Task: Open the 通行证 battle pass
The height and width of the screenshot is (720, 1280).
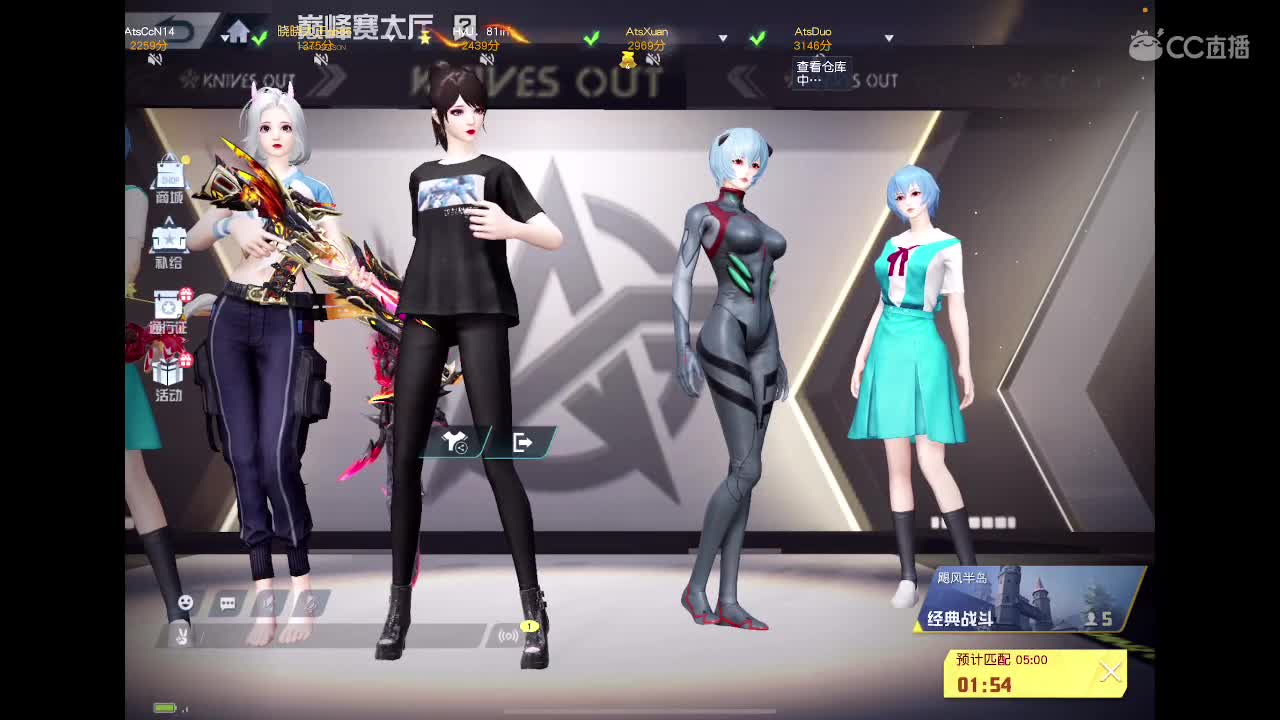Action: tap(168, 305)
